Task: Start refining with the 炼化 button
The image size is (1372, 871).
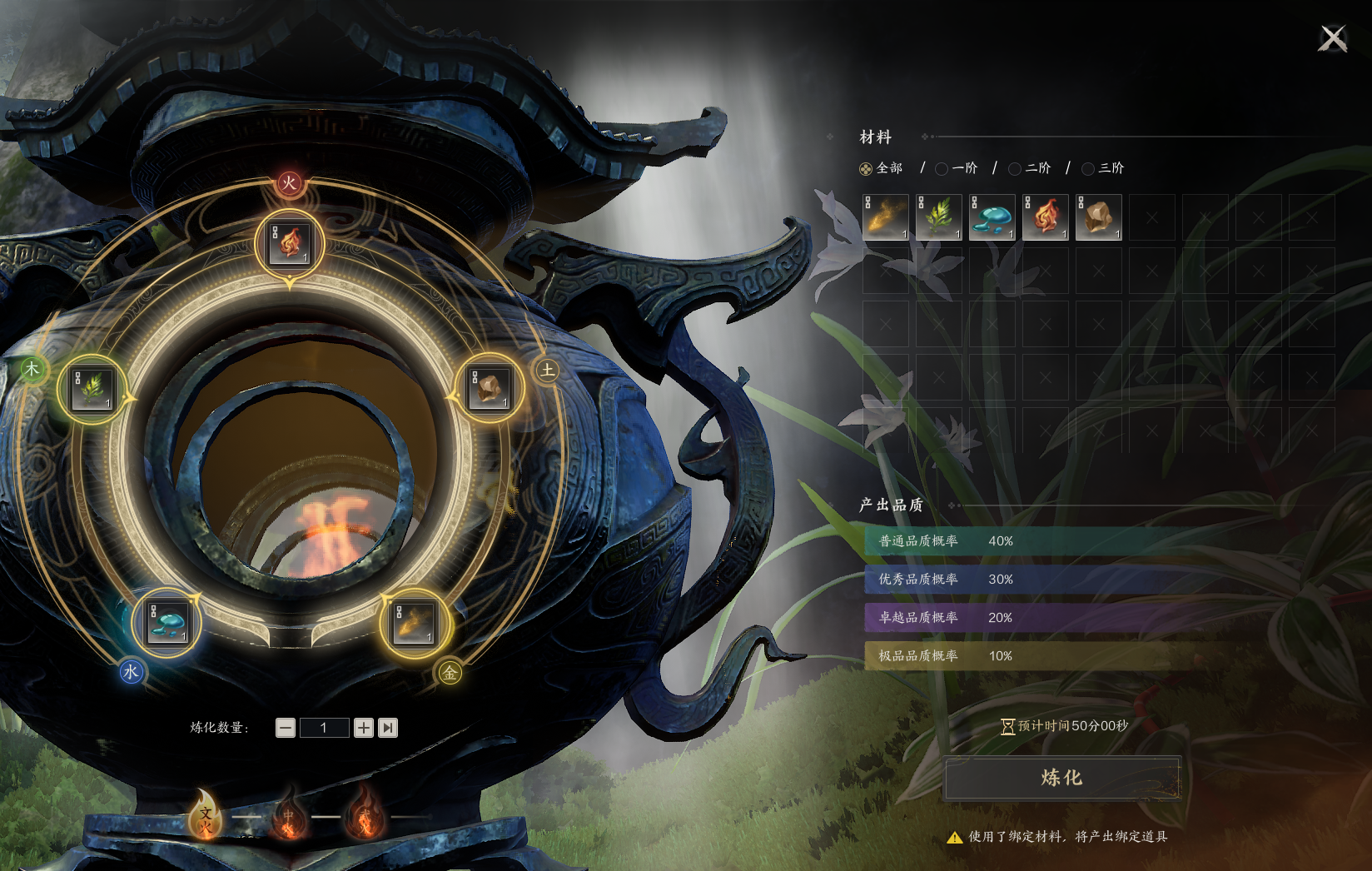Action: point(1062,778)
